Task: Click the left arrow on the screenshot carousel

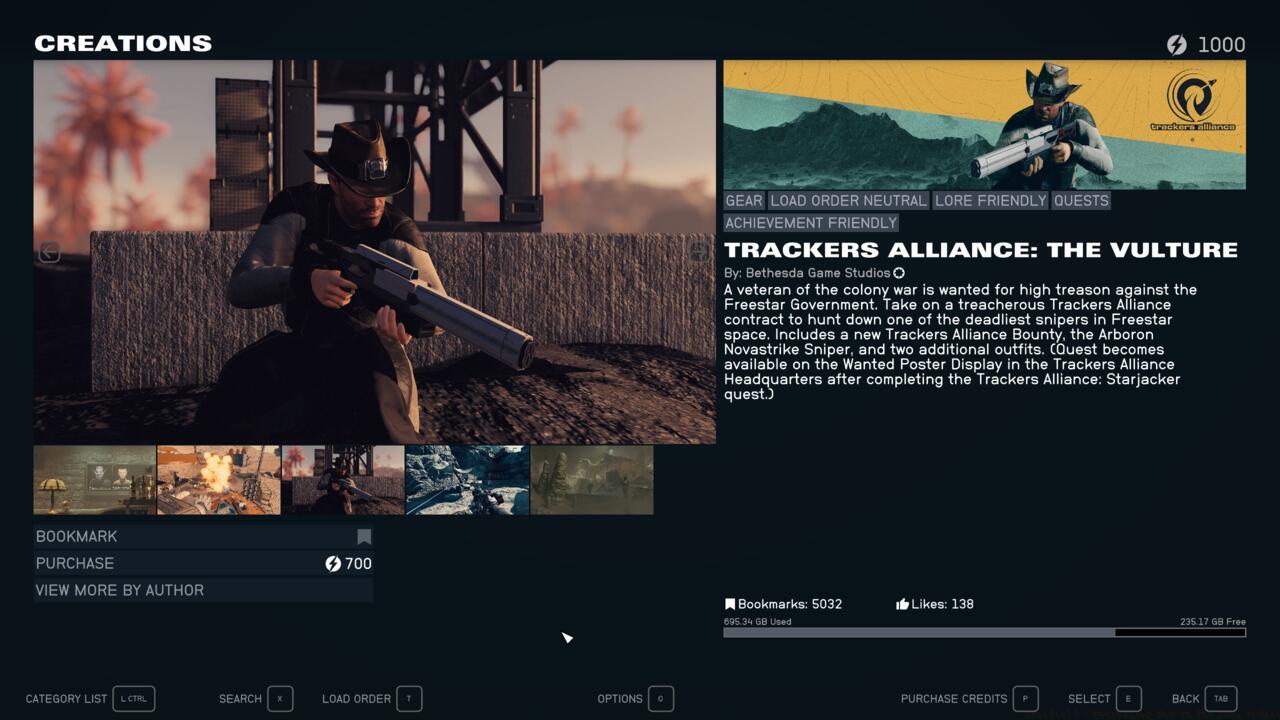Action: click(49, 252)
